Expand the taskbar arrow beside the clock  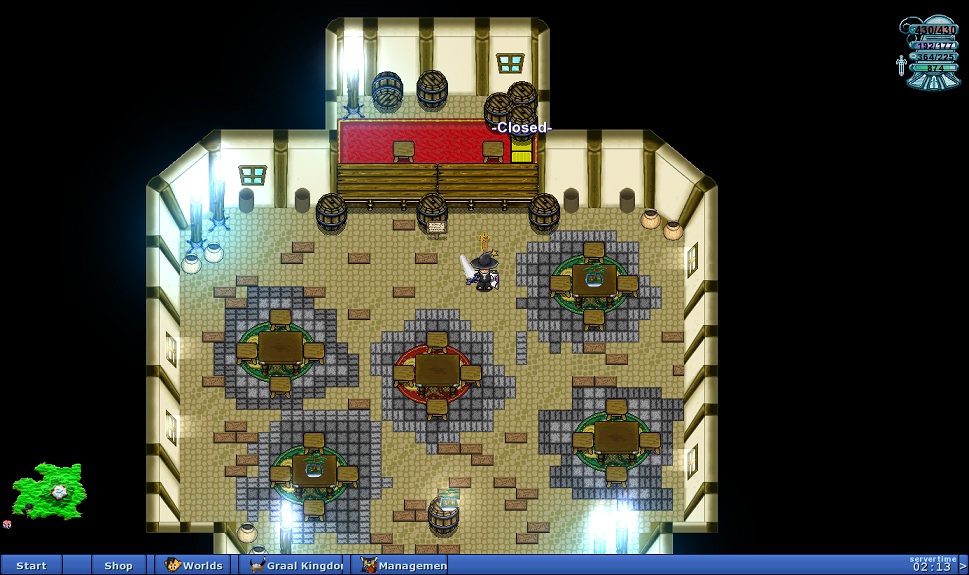[962, 566]
